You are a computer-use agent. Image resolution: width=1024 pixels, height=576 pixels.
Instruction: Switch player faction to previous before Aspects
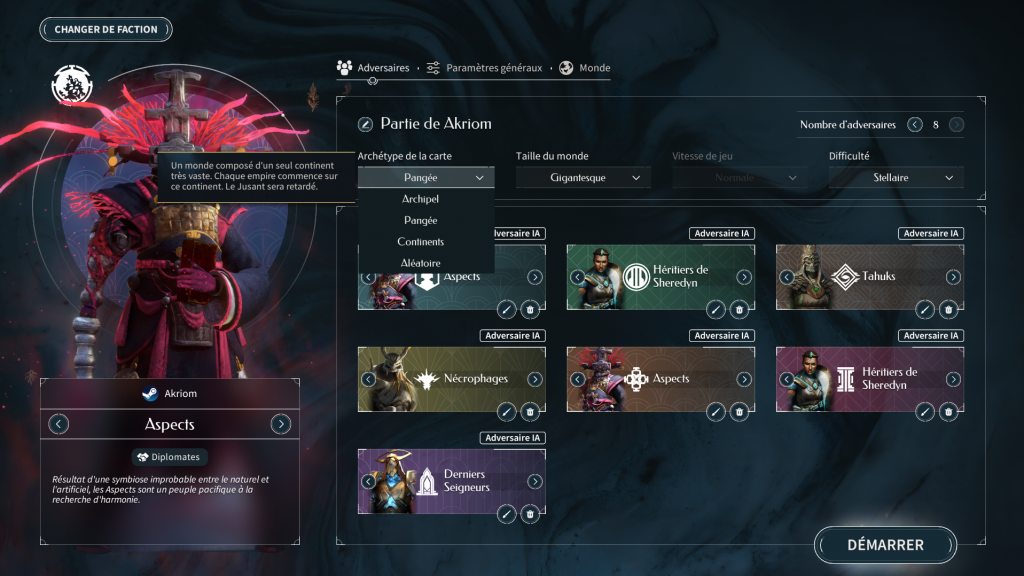tap(59, 424)
